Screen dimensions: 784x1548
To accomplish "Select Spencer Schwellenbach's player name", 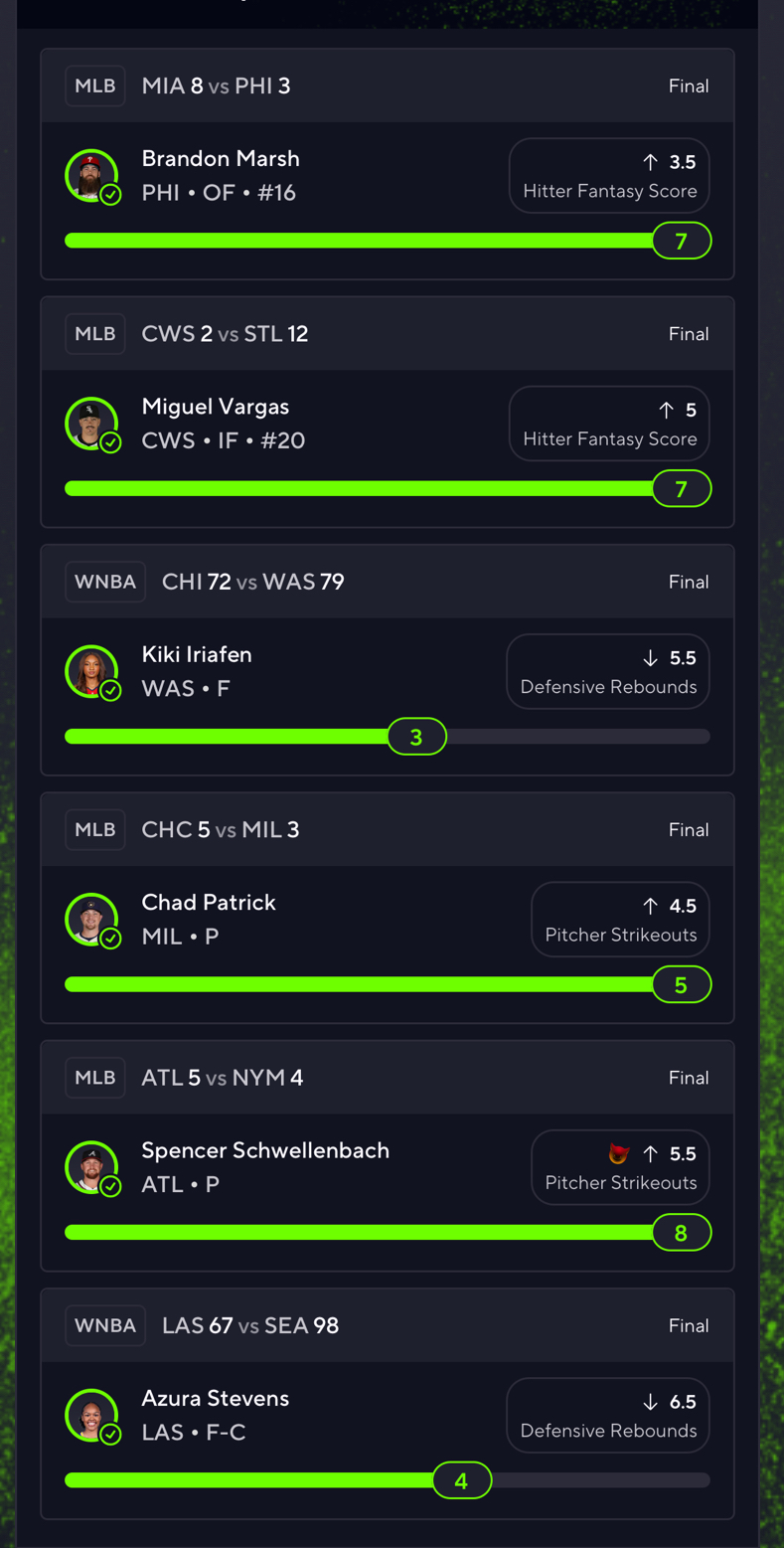I will [265, 1150].
